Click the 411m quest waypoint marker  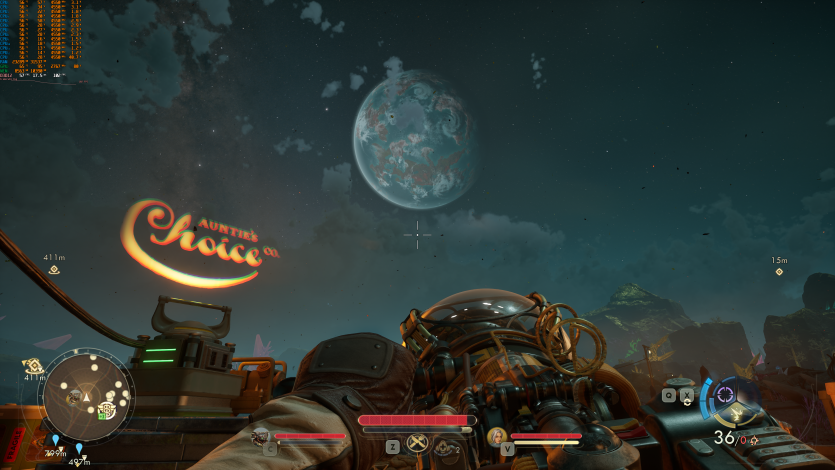pyautogui.click(x=54, y=269)
